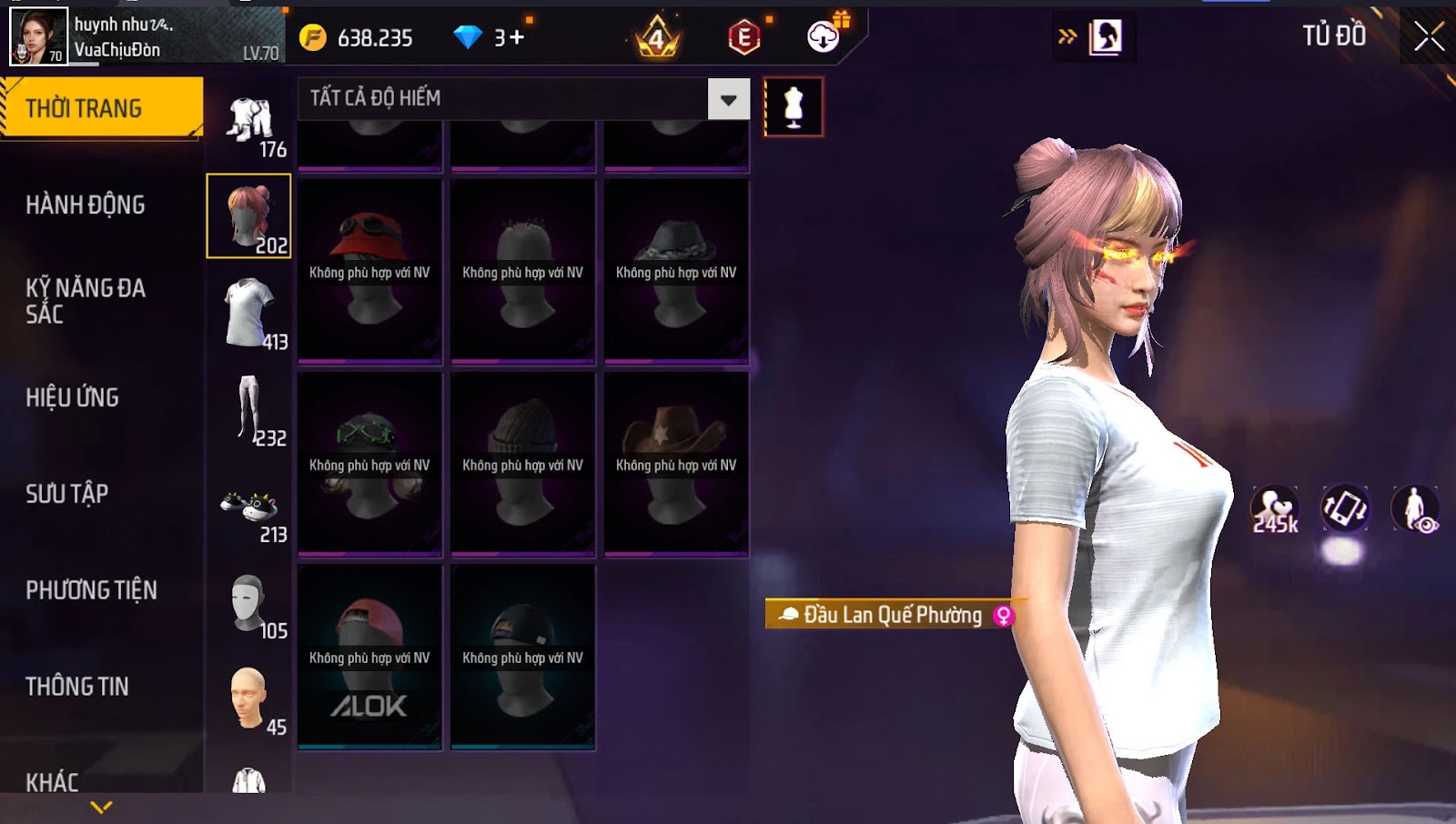Screen dimensions: 1456x824
Task: Select the pants category showing 232
Action: pyautogui.click(x=252, y=410)
